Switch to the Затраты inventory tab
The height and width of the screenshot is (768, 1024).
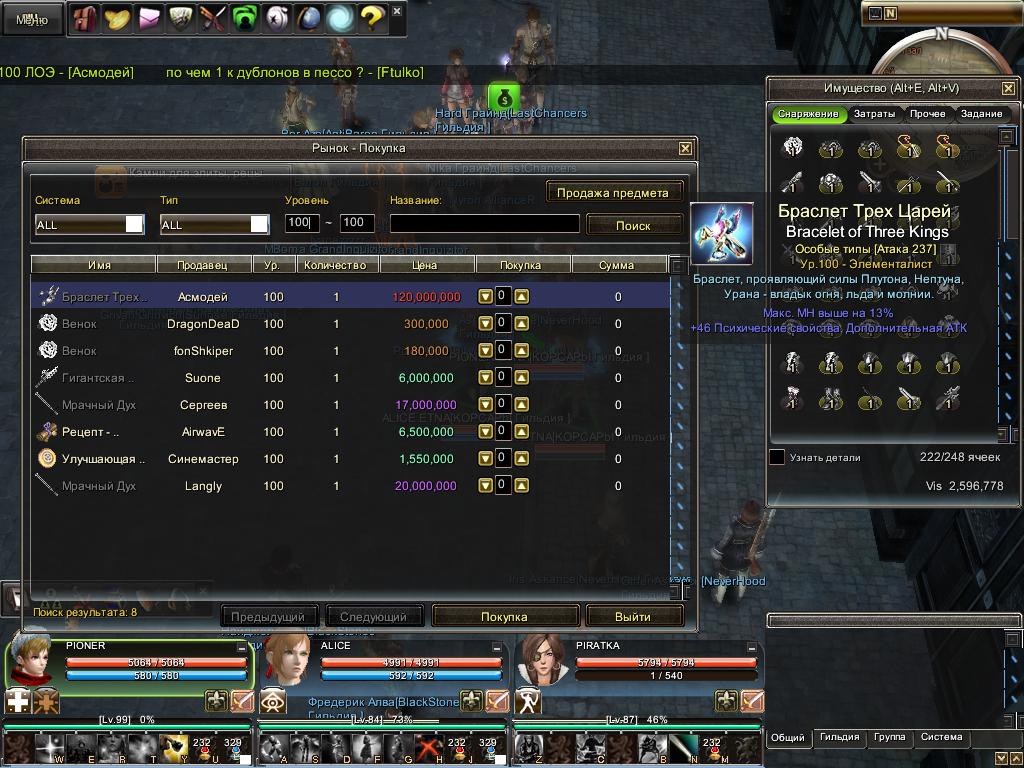[874, 114]
